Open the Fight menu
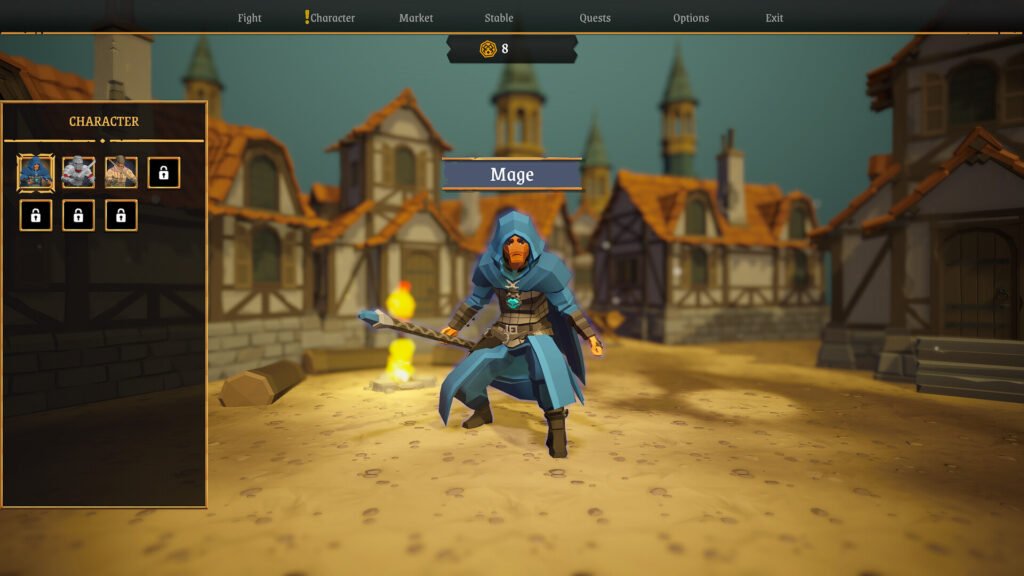1024x576 pixels. click(x=249, y=18)
